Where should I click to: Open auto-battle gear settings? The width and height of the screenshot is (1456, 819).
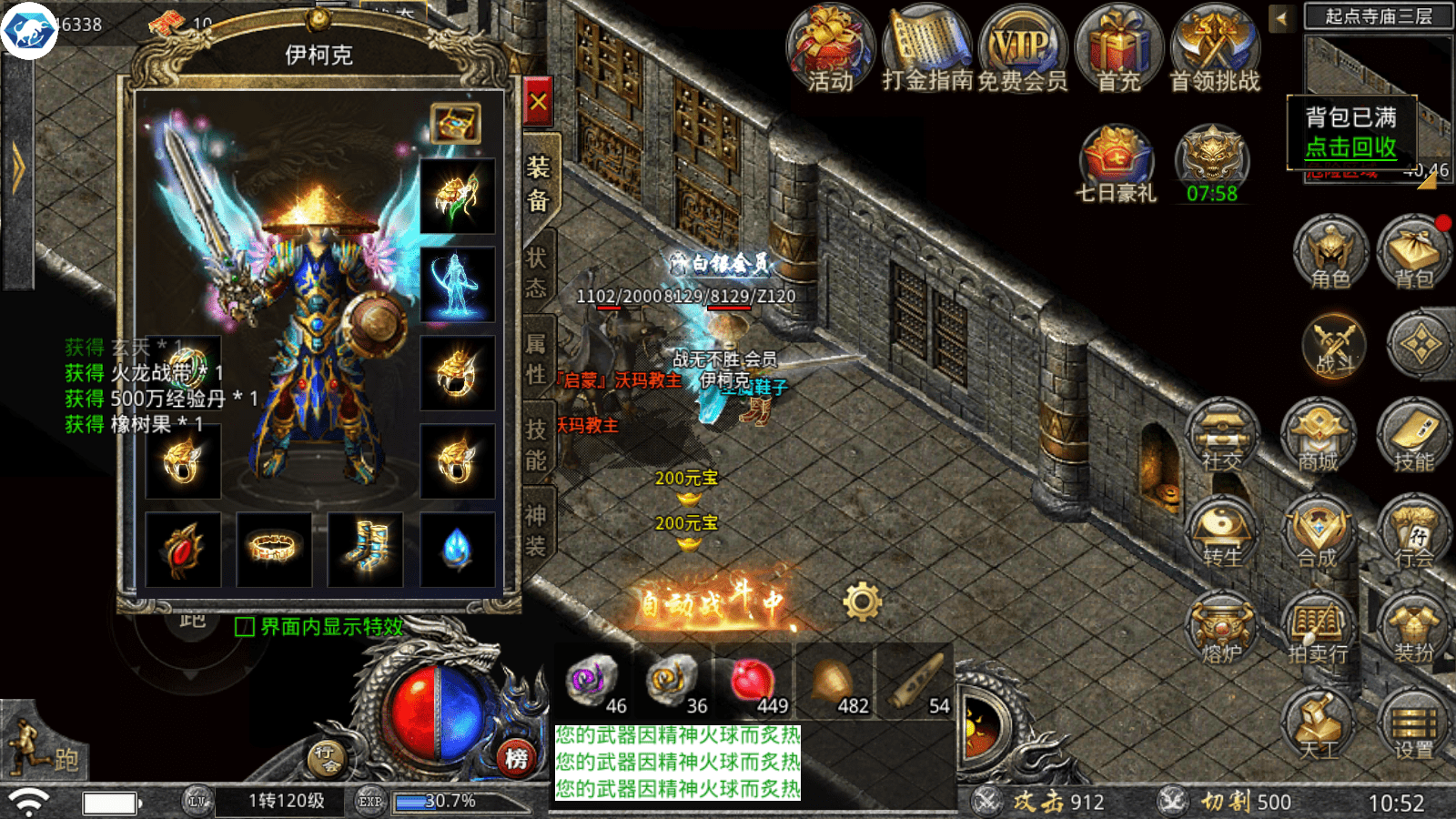click(862, 602)
